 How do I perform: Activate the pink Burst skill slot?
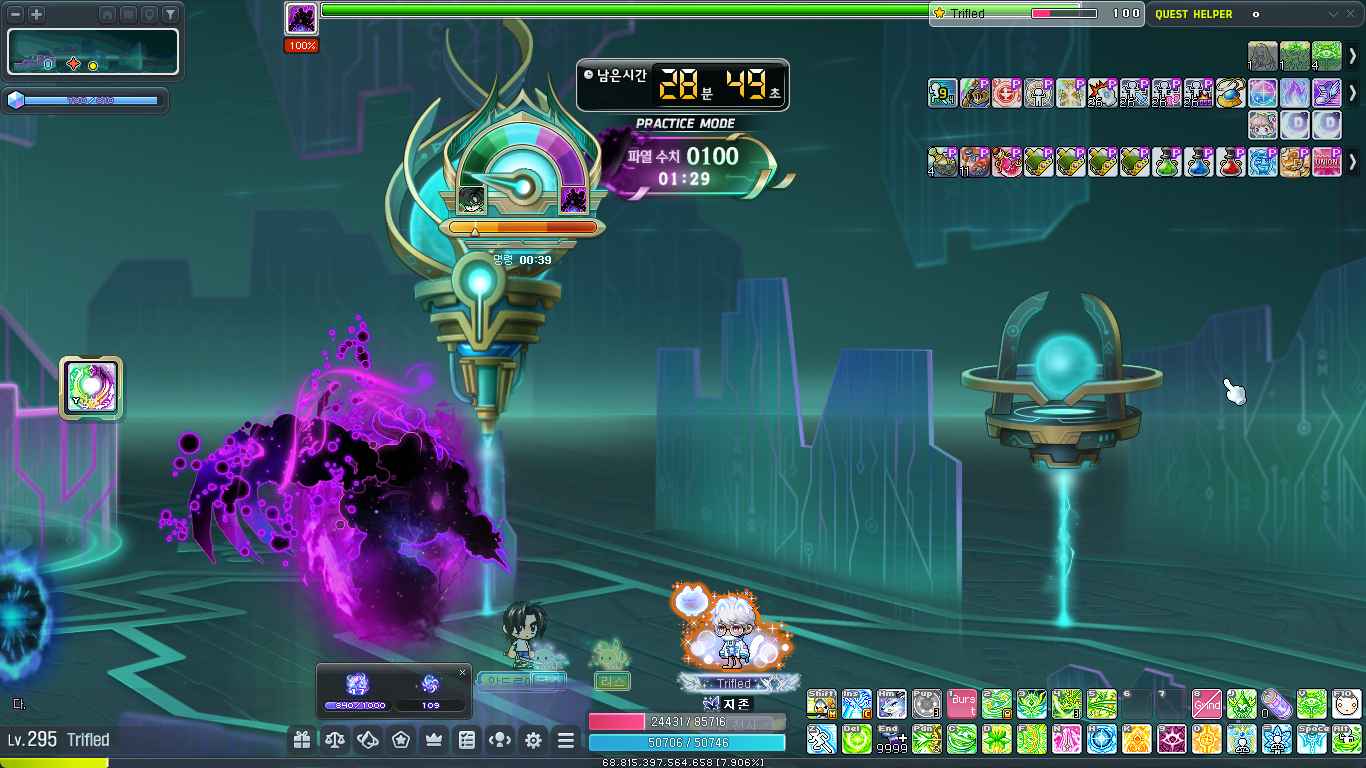click(x=963, y=704)
